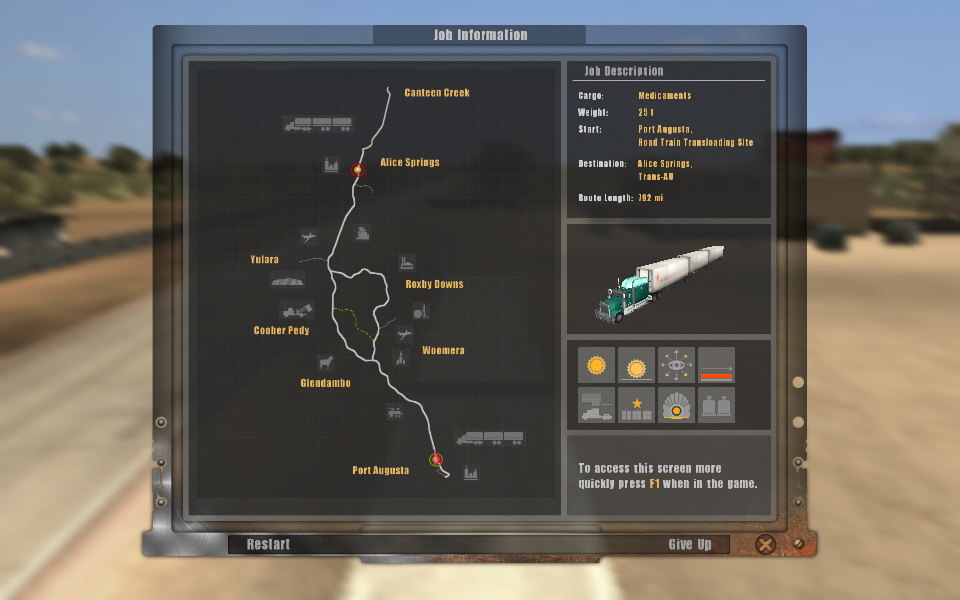Click the truck and trailer coupling icon
960x600 pixels.
[597, 405]
